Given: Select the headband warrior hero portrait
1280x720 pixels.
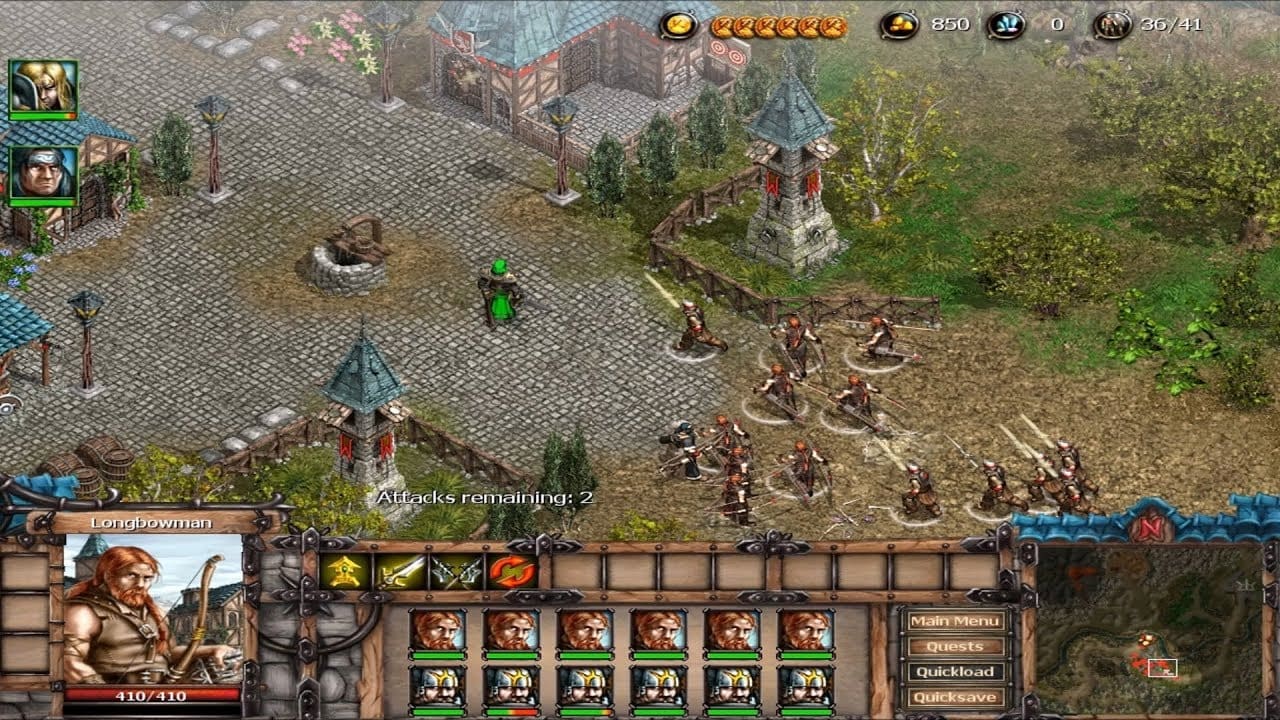Looking at the screenshot, I should (43, 174).
